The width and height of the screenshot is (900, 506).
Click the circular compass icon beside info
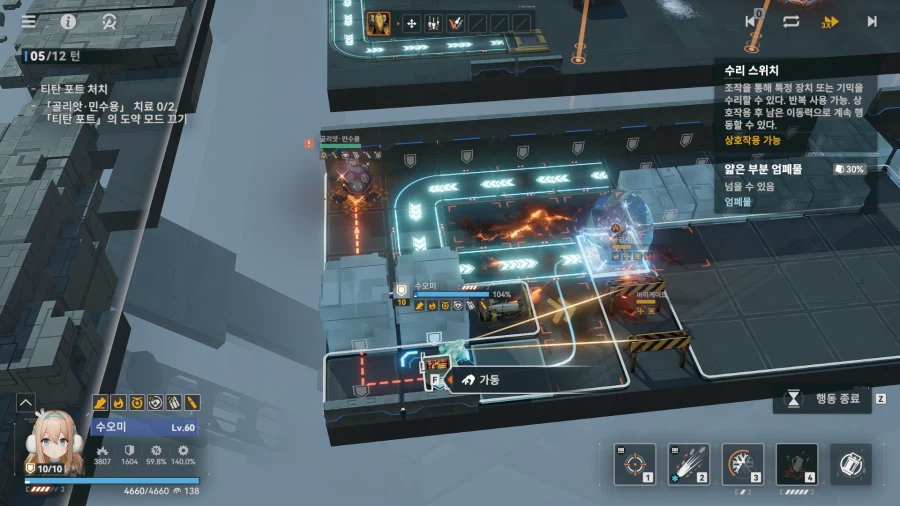[108, 20]
